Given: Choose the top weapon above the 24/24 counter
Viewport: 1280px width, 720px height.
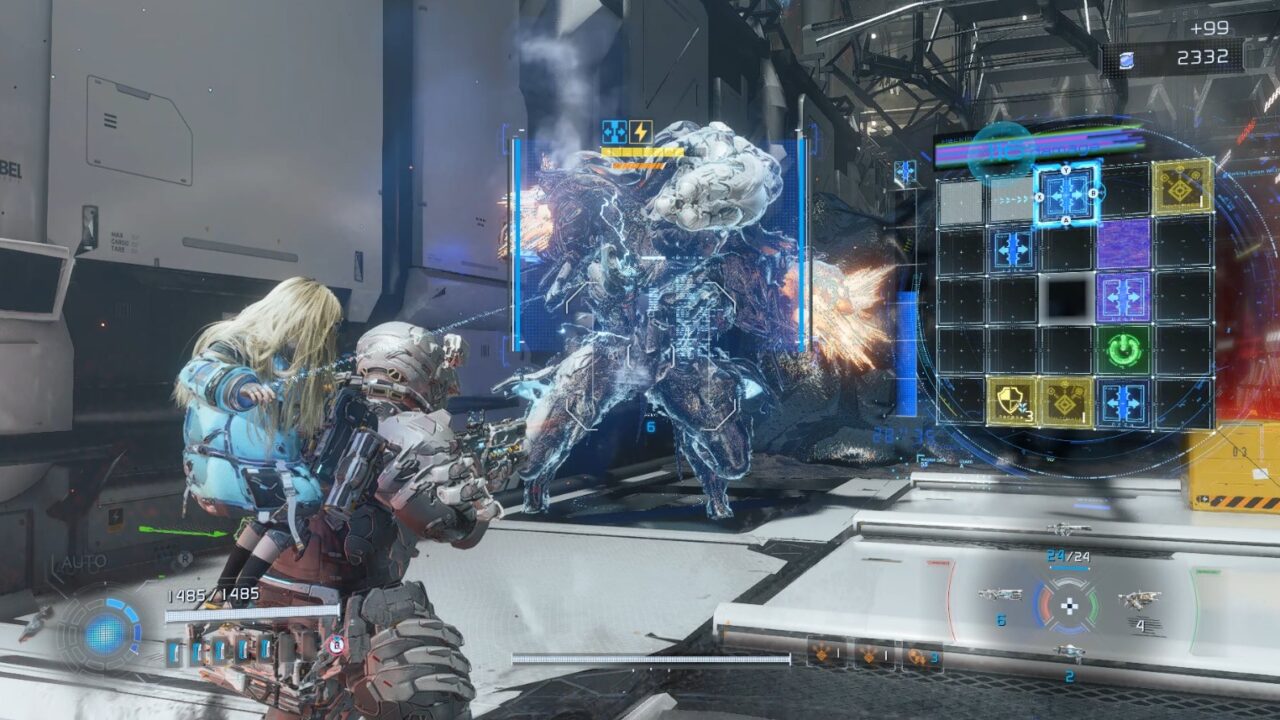Looking at the screenshot, I should point(1069,530).
